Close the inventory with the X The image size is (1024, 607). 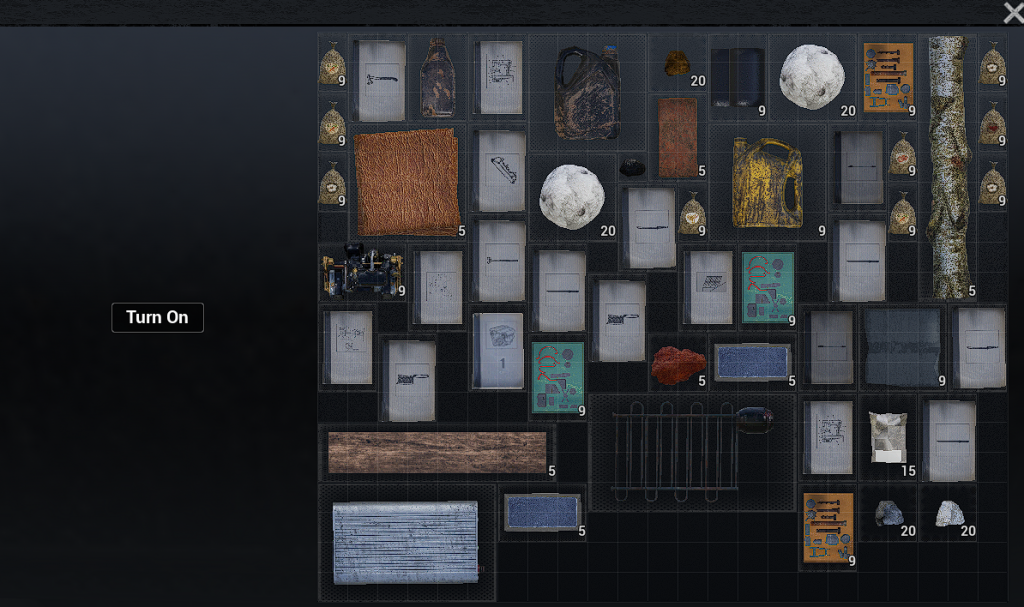(1012, 12)
